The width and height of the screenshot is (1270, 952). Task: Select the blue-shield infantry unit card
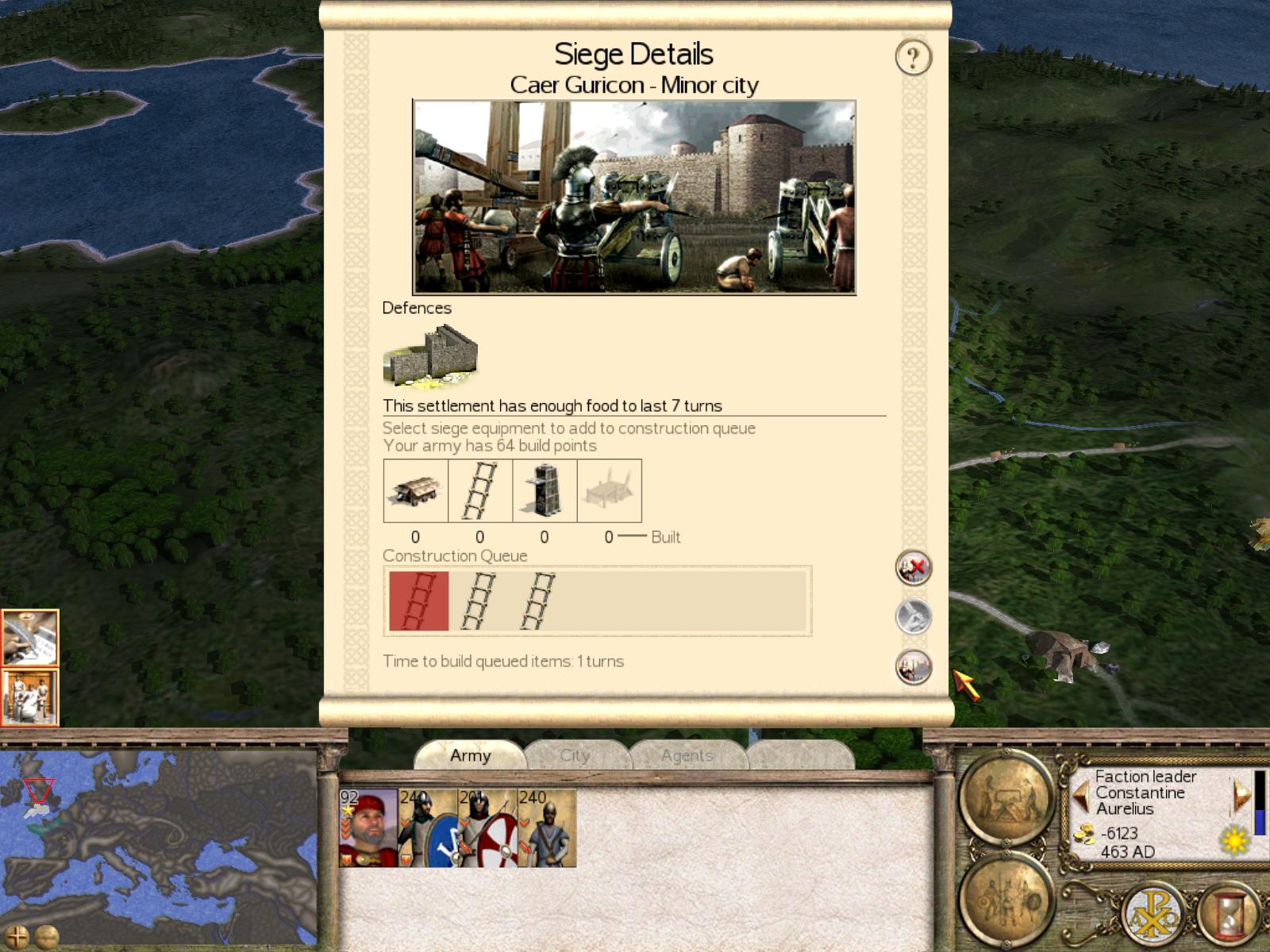click(x=429, y=827)
